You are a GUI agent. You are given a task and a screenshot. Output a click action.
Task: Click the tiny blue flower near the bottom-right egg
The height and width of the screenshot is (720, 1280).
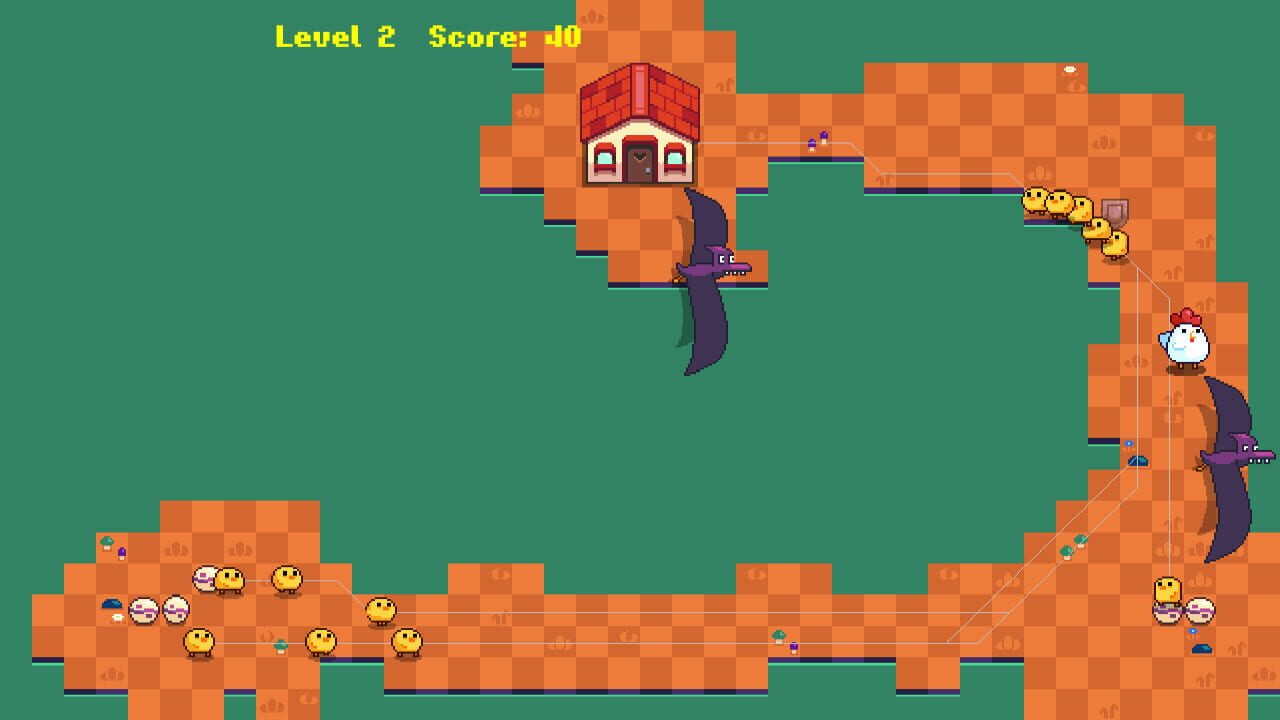(1192, 631)
